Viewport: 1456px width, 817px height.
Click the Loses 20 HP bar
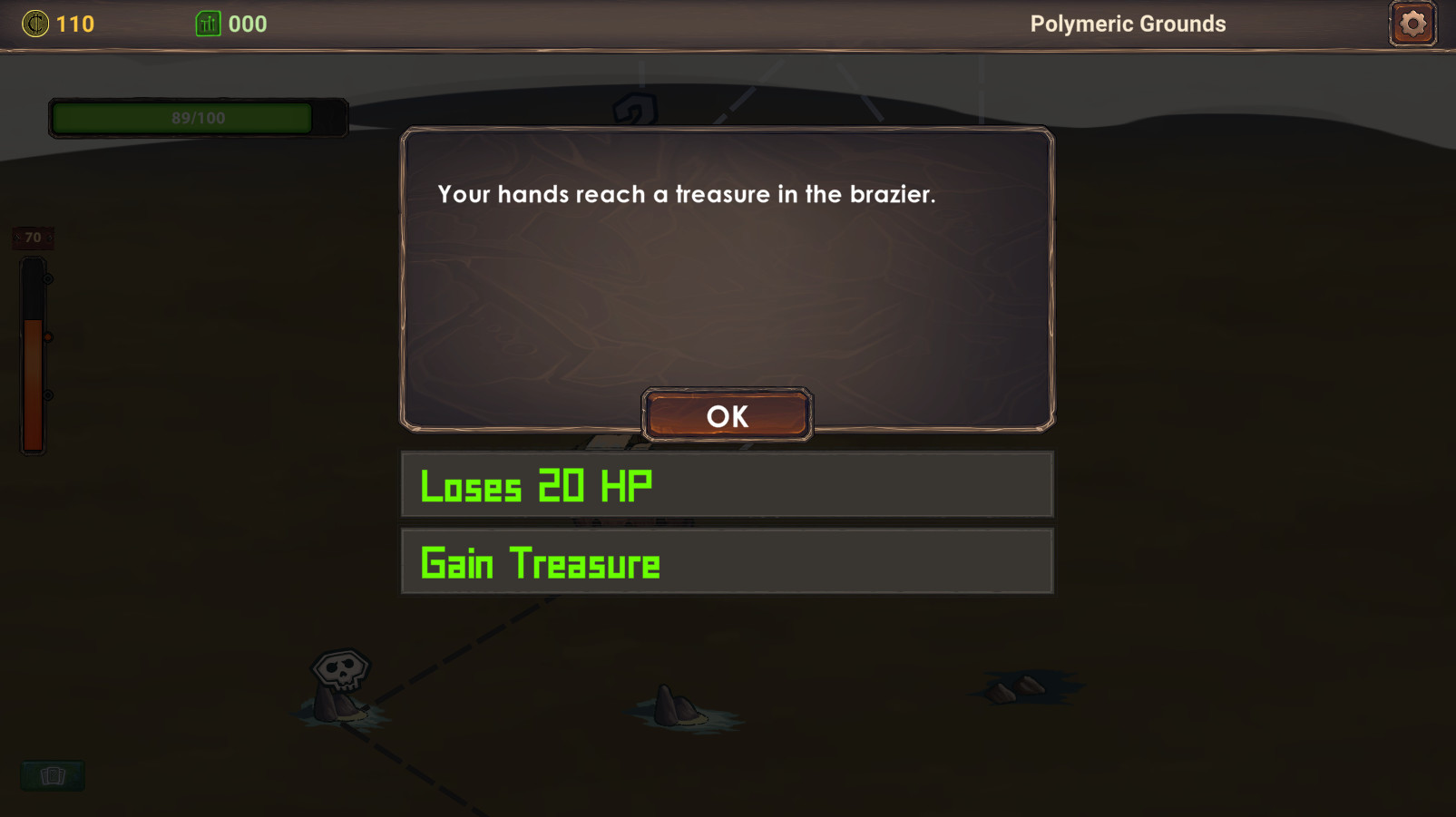coord(726,485)
